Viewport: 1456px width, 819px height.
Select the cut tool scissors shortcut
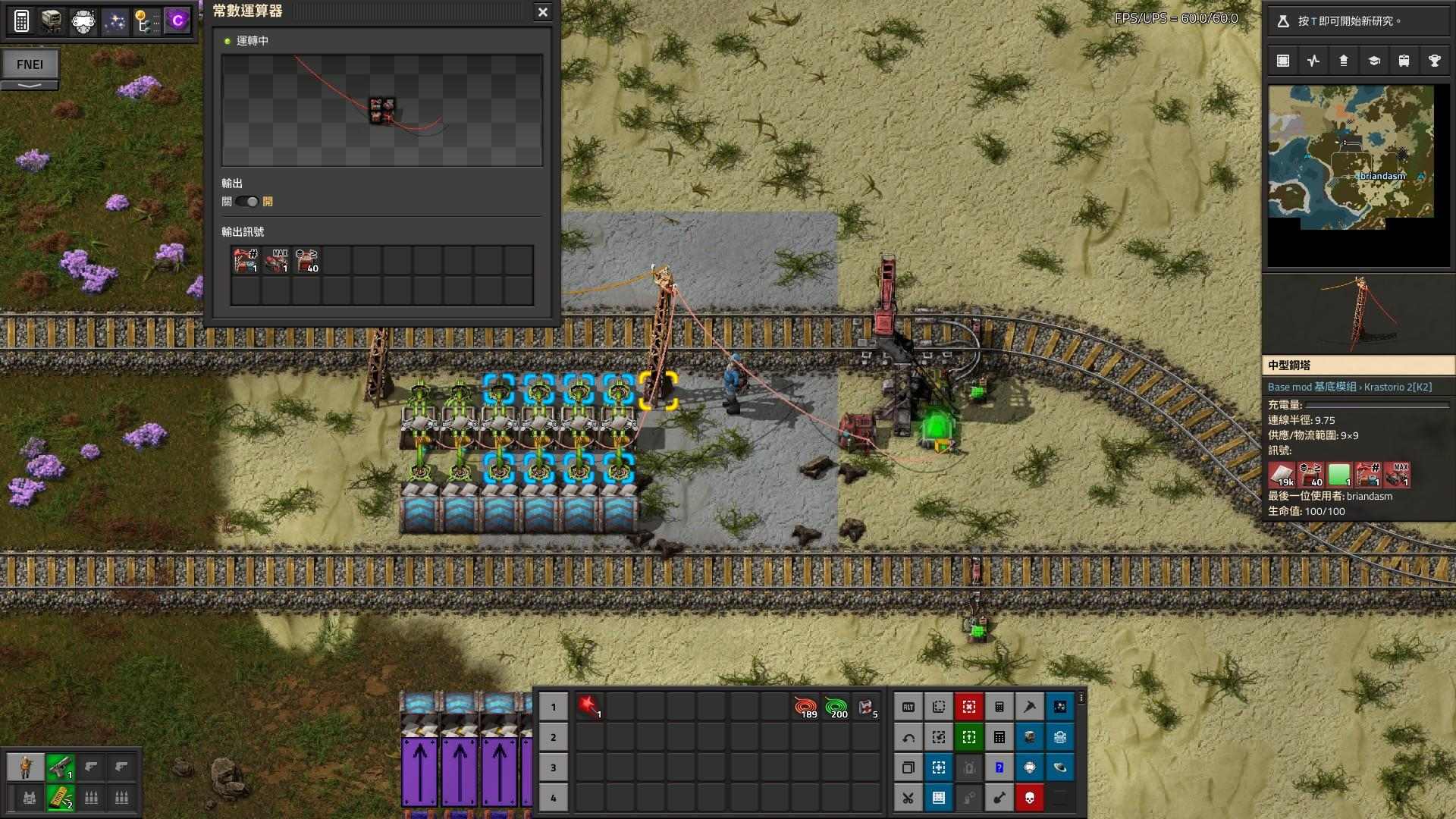[x=908, y=797]
